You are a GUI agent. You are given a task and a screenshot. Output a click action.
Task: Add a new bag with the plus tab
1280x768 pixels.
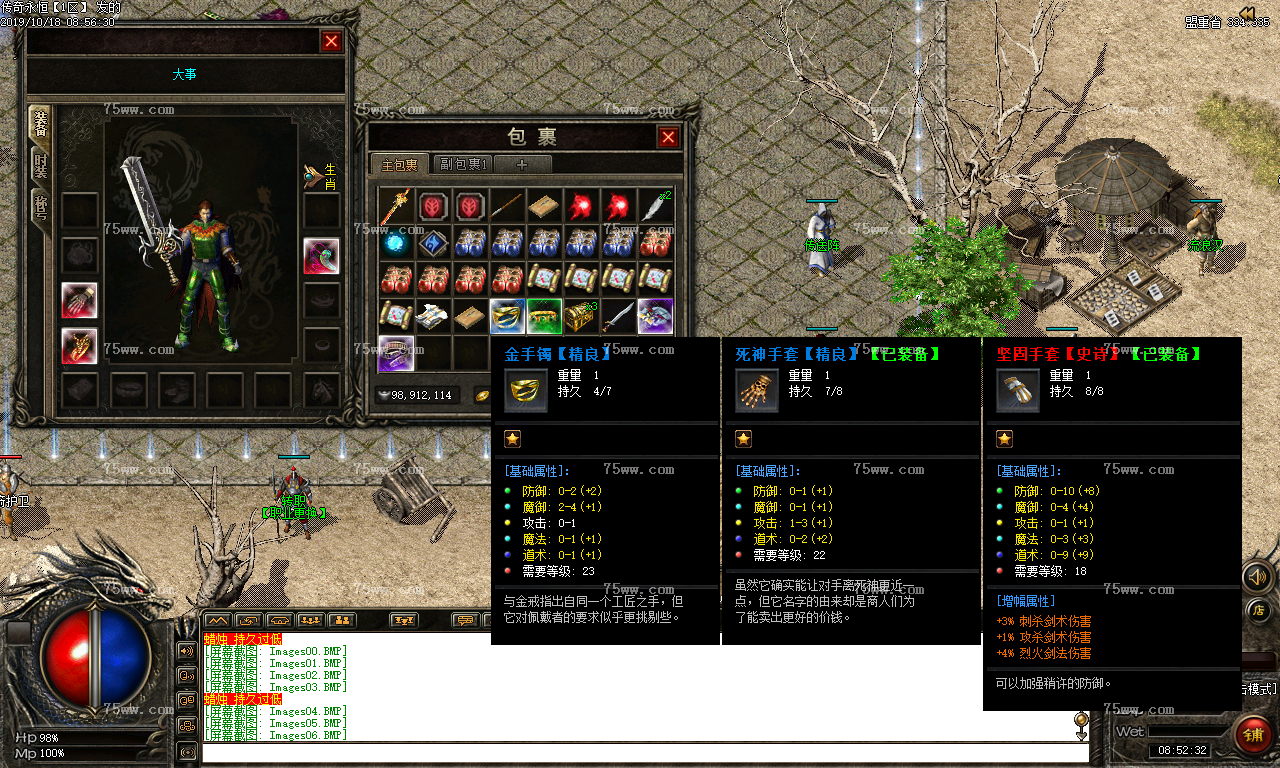coord(521,164)
